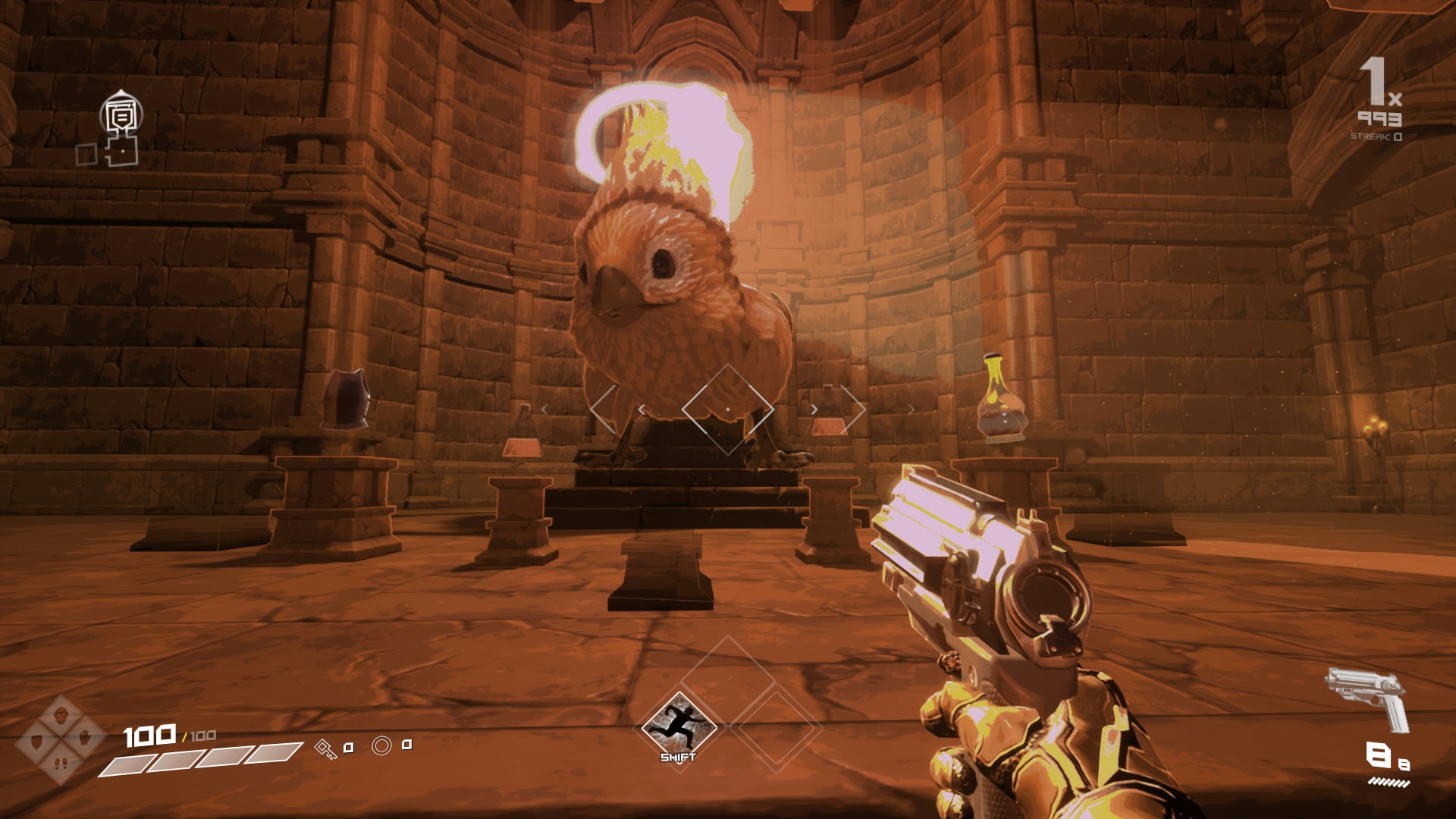Open the diamond-shaped equipment slots panel

tap(61, 739)
